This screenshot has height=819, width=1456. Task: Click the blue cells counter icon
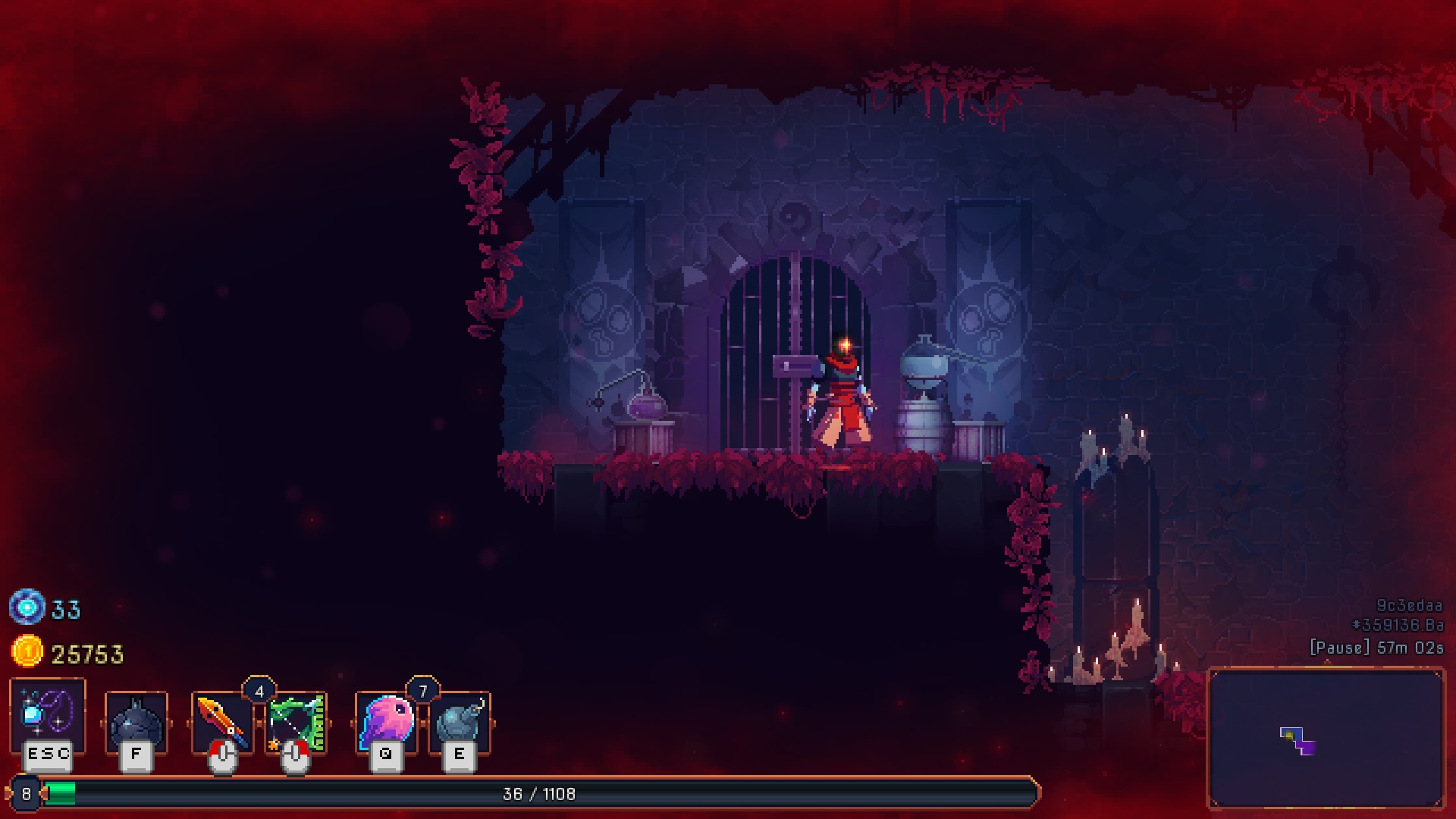(x=27, y=607)
